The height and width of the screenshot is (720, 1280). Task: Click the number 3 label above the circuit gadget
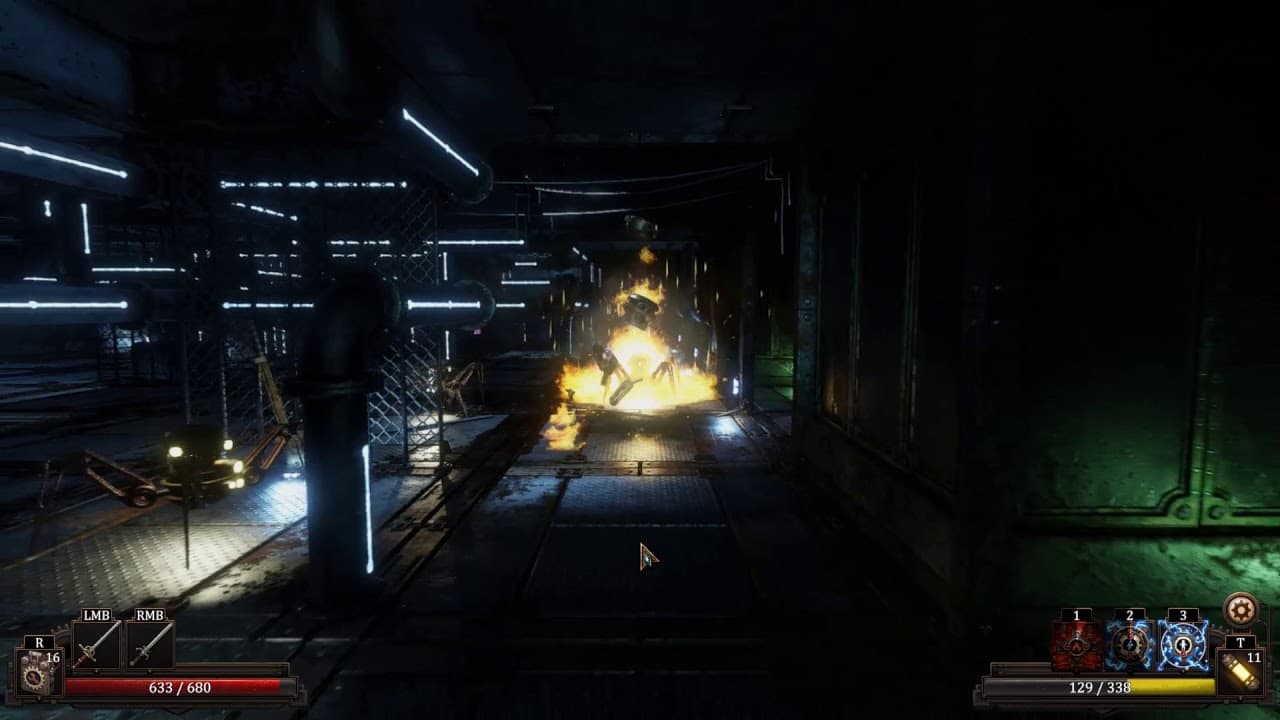pos(1184,614)
